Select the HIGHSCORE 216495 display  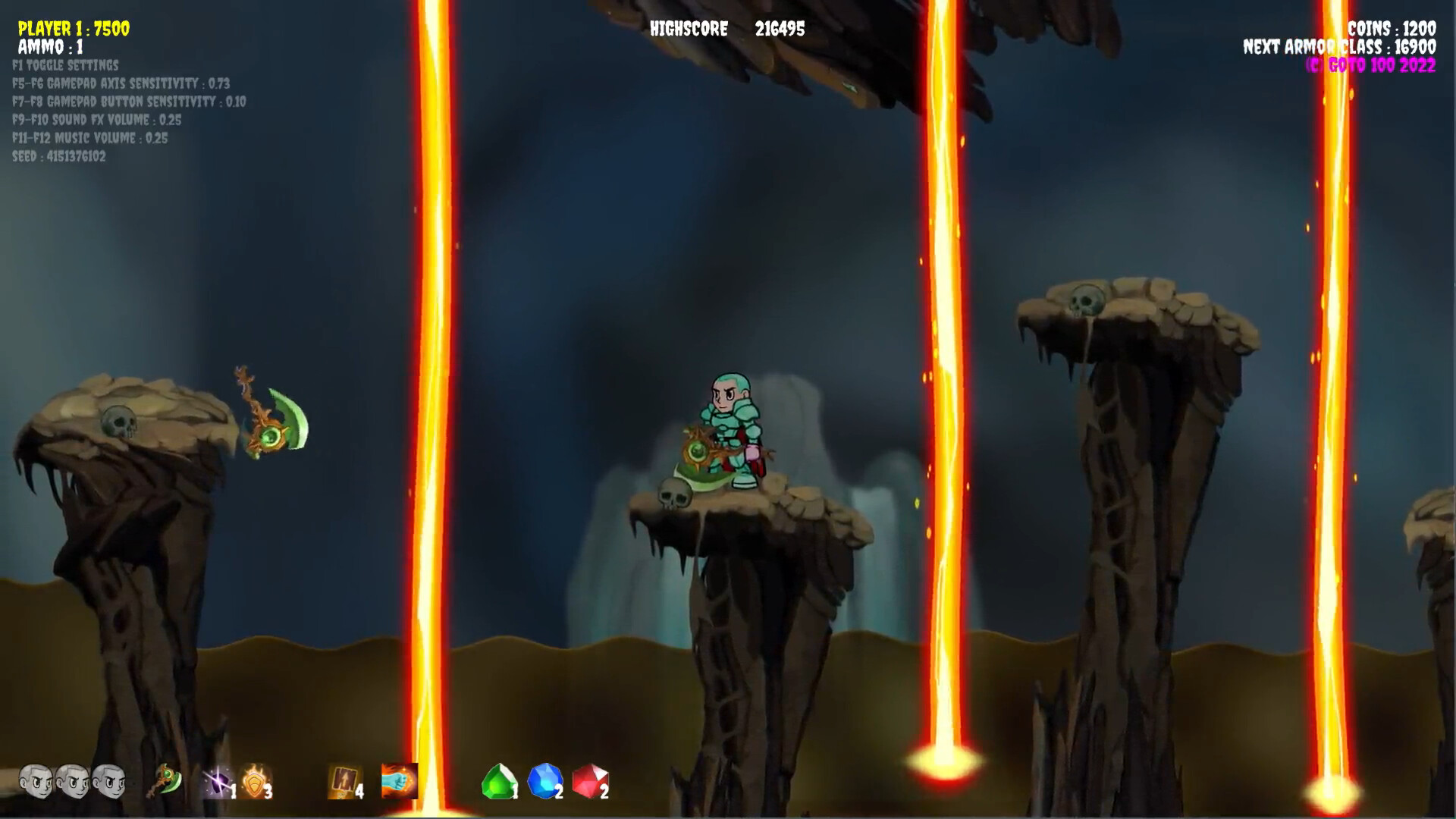coord(728,30)
